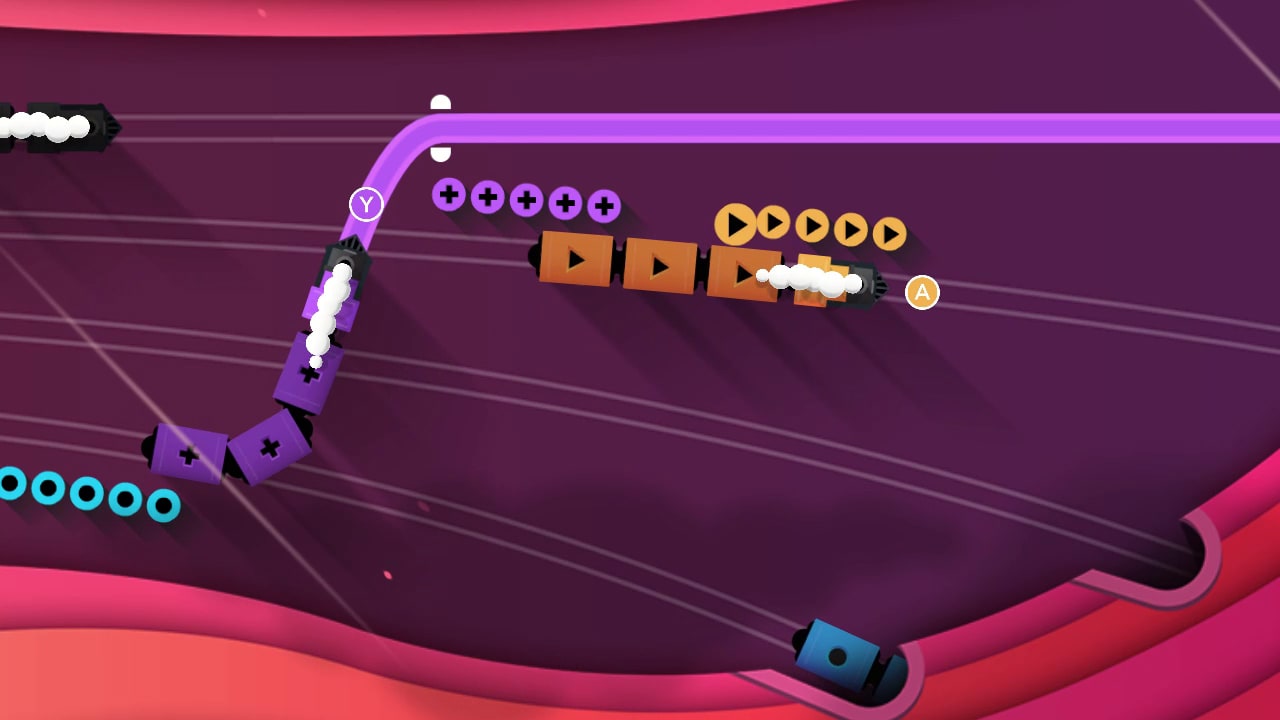Select the first purple plus pickup icon
This screenshot has height=720, width=1280.
click(x=447, y=197)
